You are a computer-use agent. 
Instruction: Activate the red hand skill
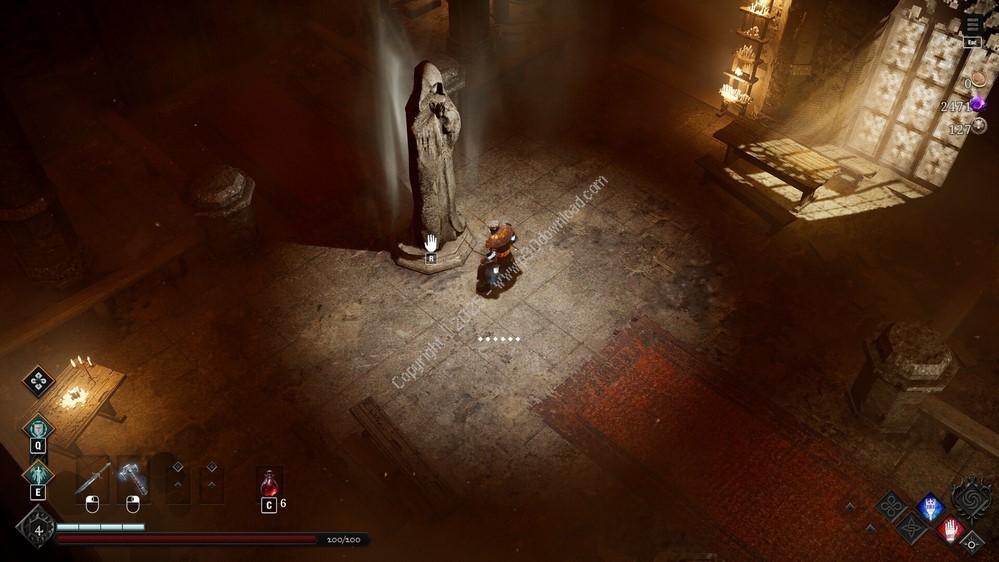coord(951,529)
